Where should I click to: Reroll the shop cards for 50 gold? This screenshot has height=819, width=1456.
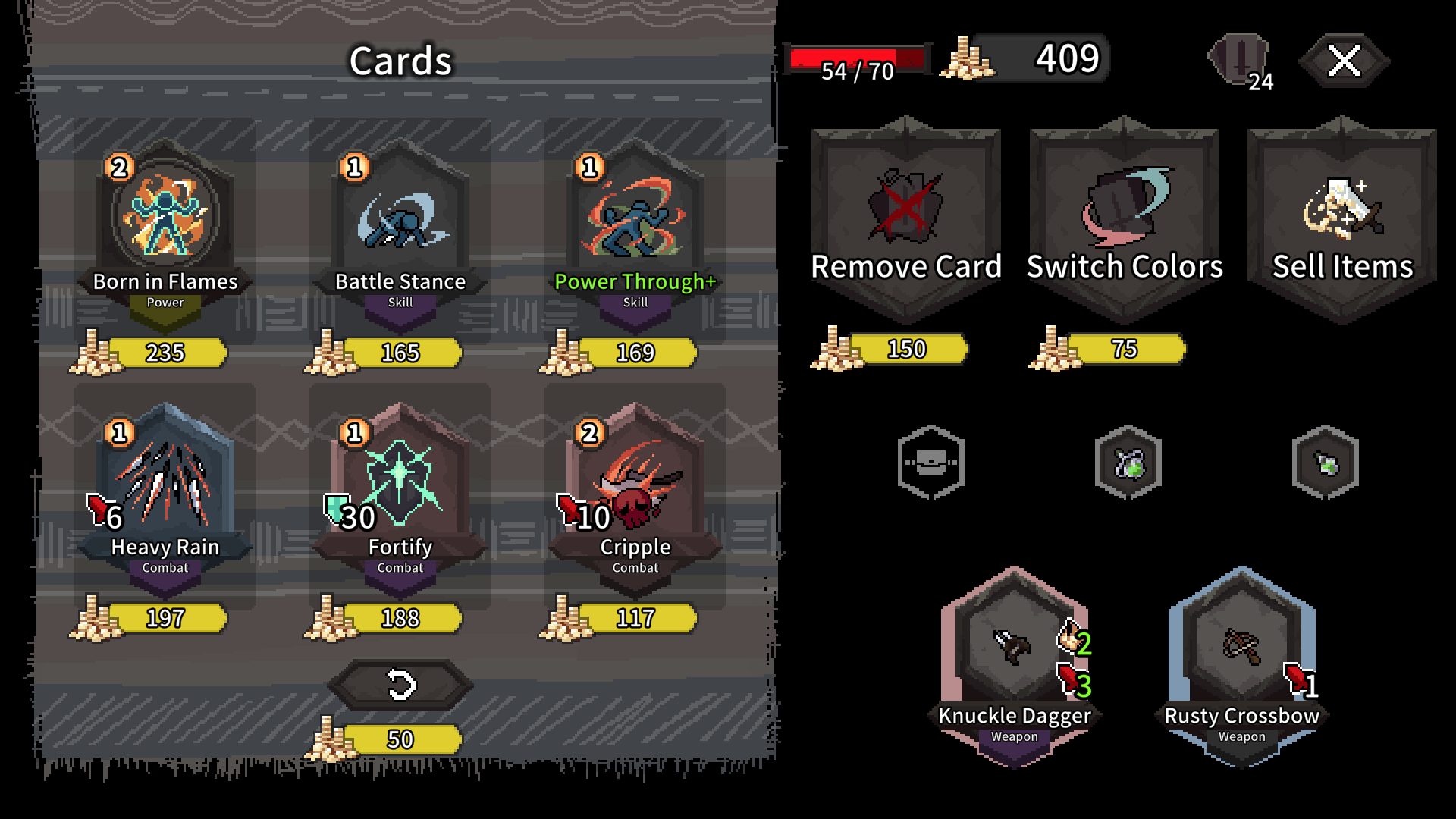coord(400,686)
